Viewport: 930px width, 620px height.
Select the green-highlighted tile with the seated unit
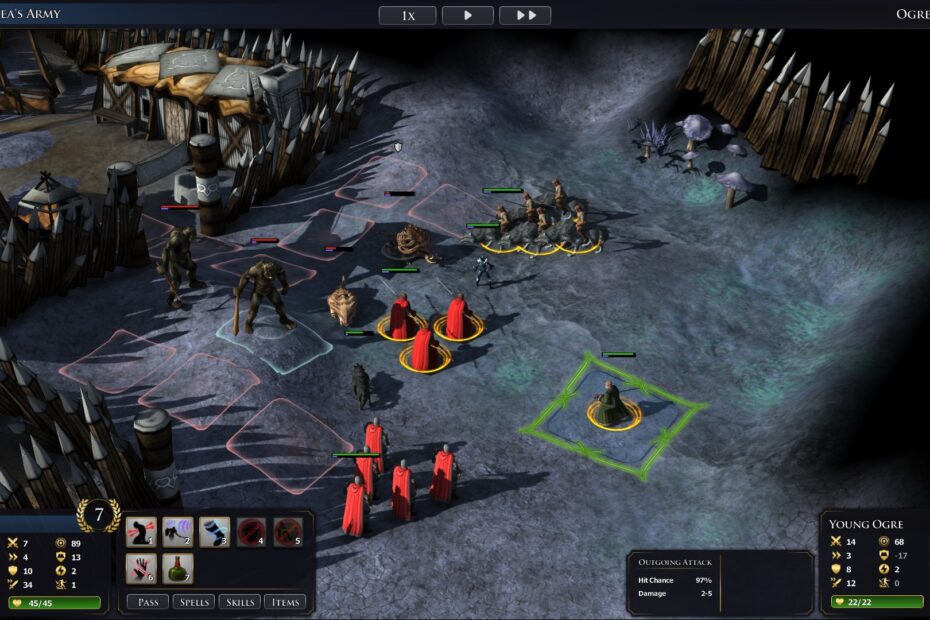(x=613, y=412)
